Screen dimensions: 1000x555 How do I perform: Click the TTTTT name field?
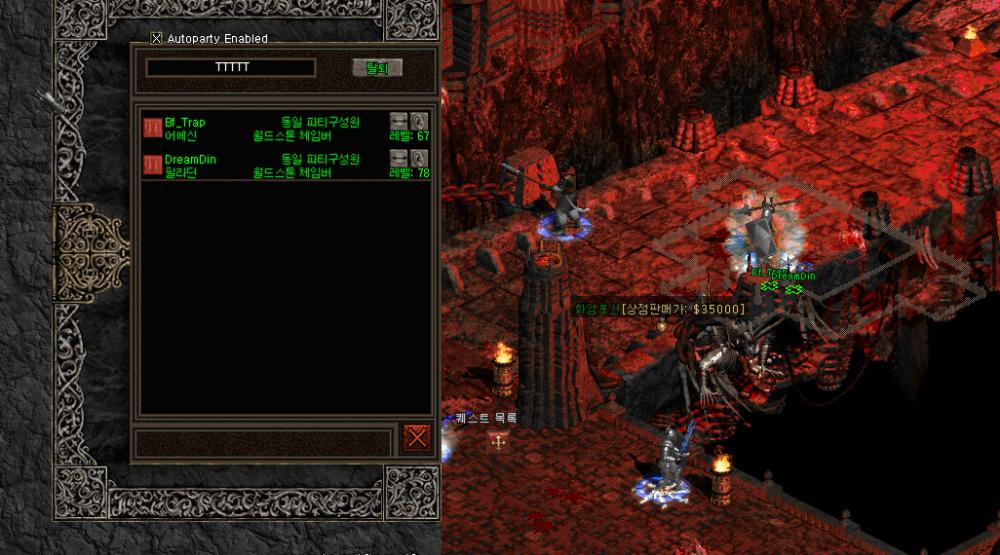click(231, 68)
